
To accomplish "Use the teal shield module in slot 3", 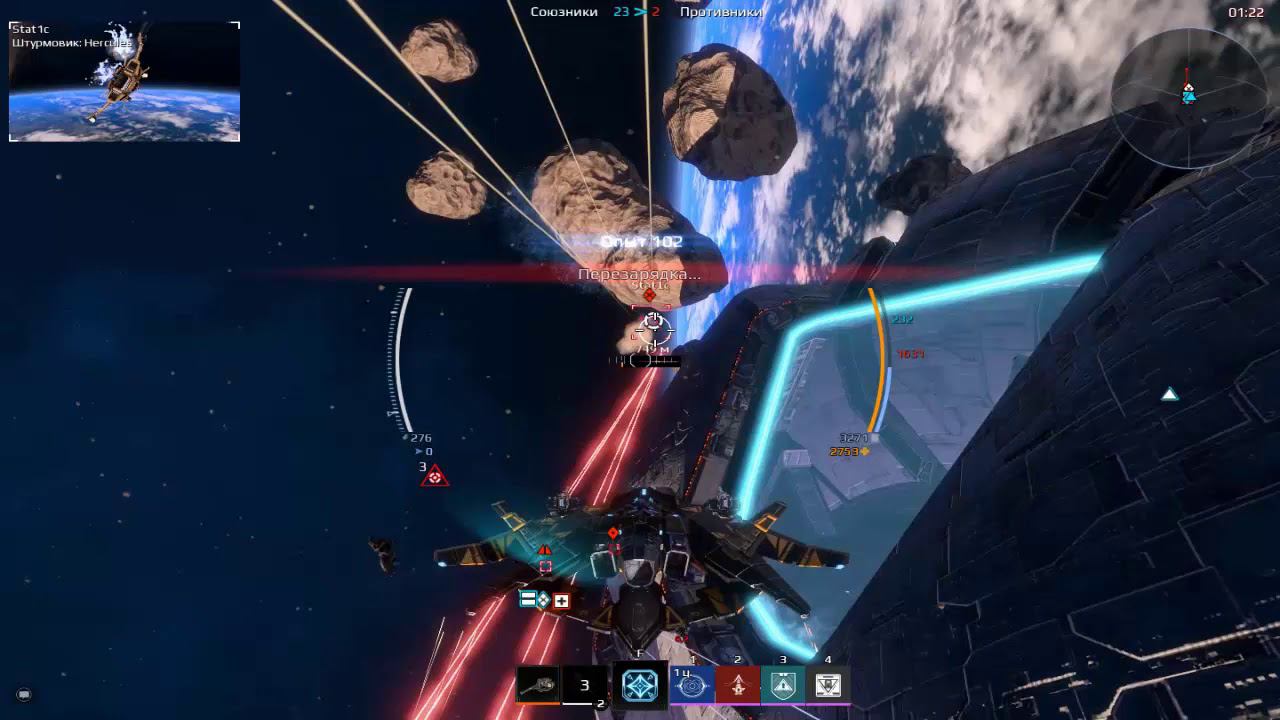I will point(783,685).
